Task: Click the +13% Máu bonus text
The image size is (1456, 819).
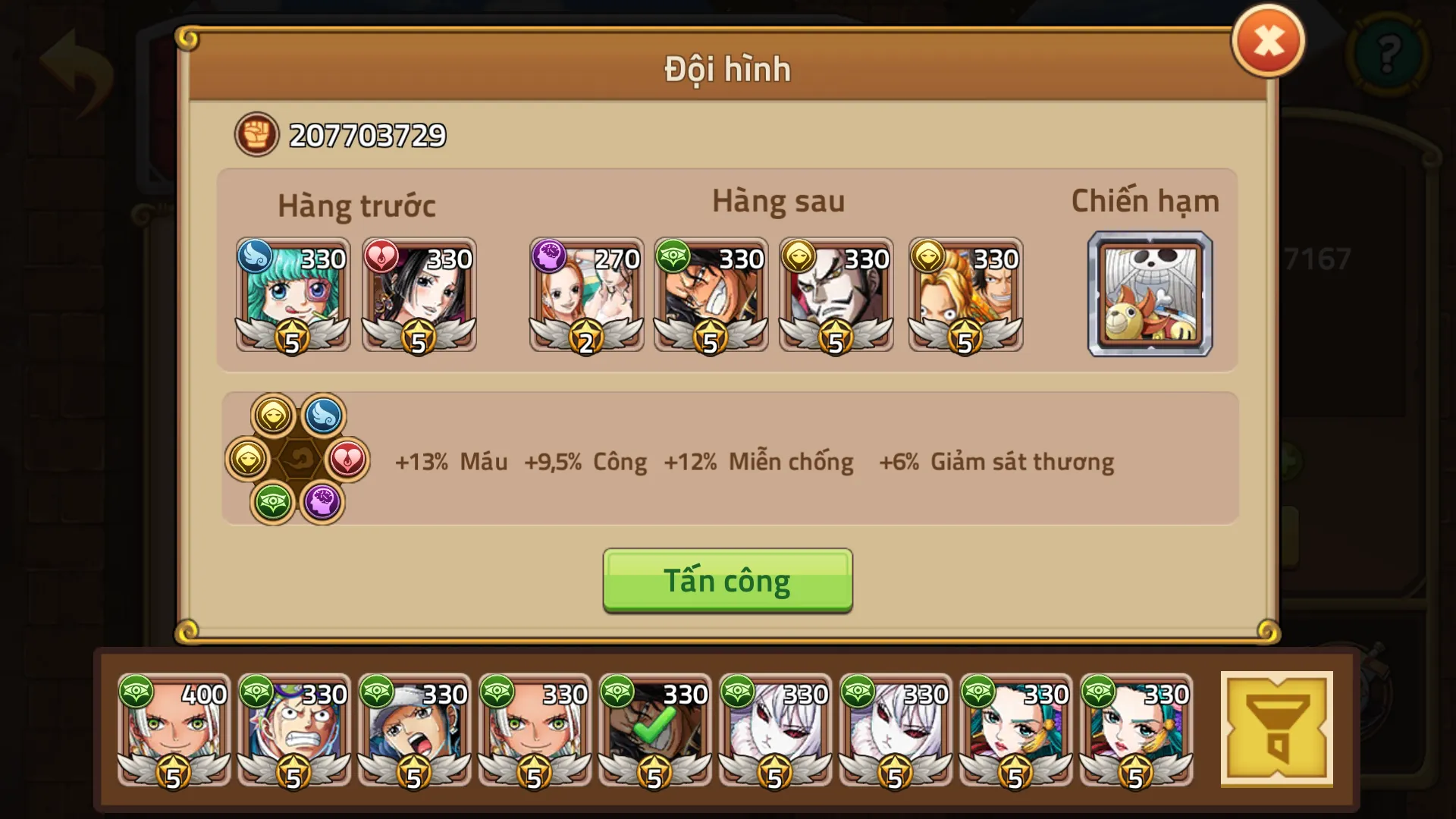Action: click(x=450, y=462)
